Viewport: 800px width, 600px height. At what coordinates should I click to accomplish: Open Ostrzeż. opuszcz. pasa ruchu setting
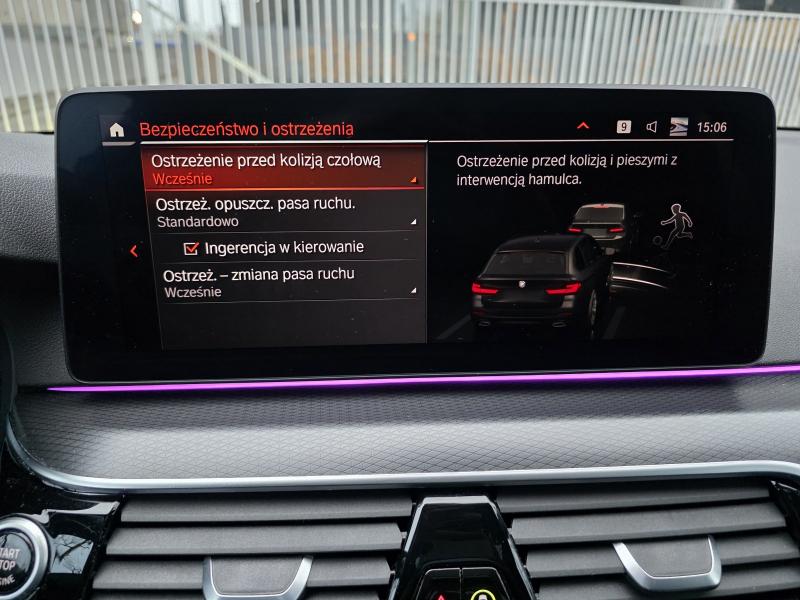284,212
